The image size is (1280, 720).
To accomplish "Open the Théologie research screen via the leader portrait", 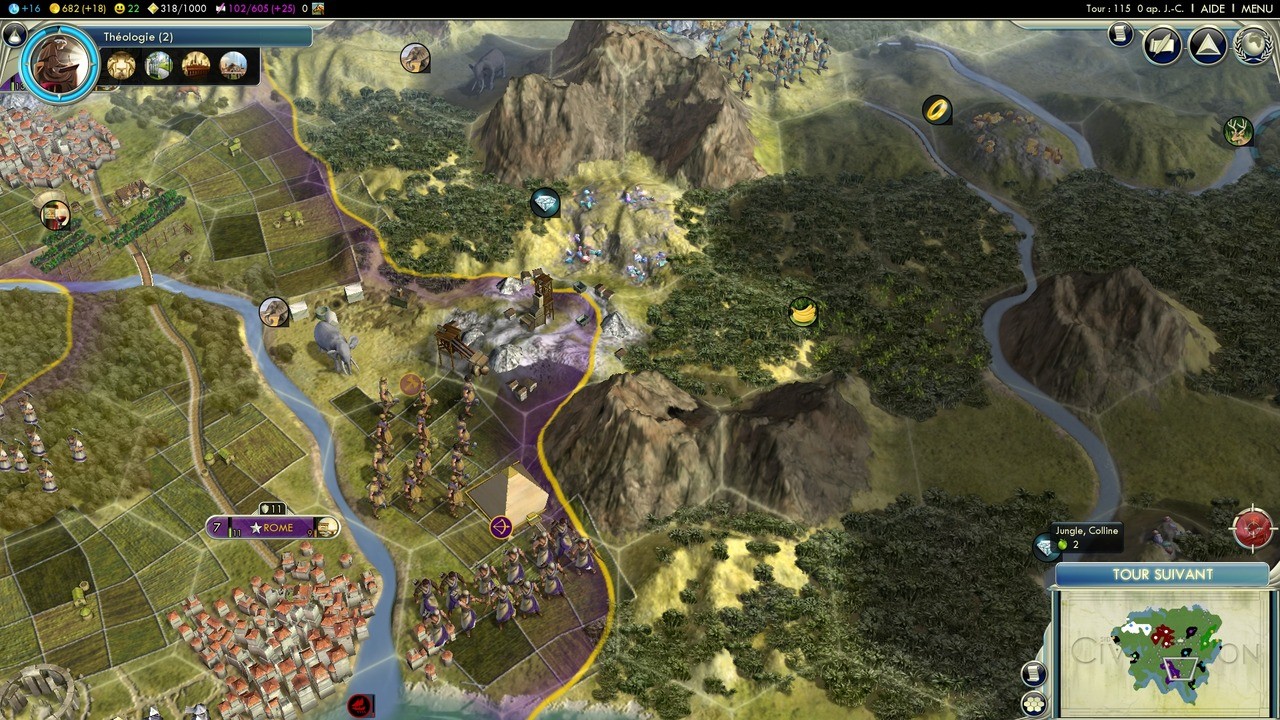I will (58, 65).
